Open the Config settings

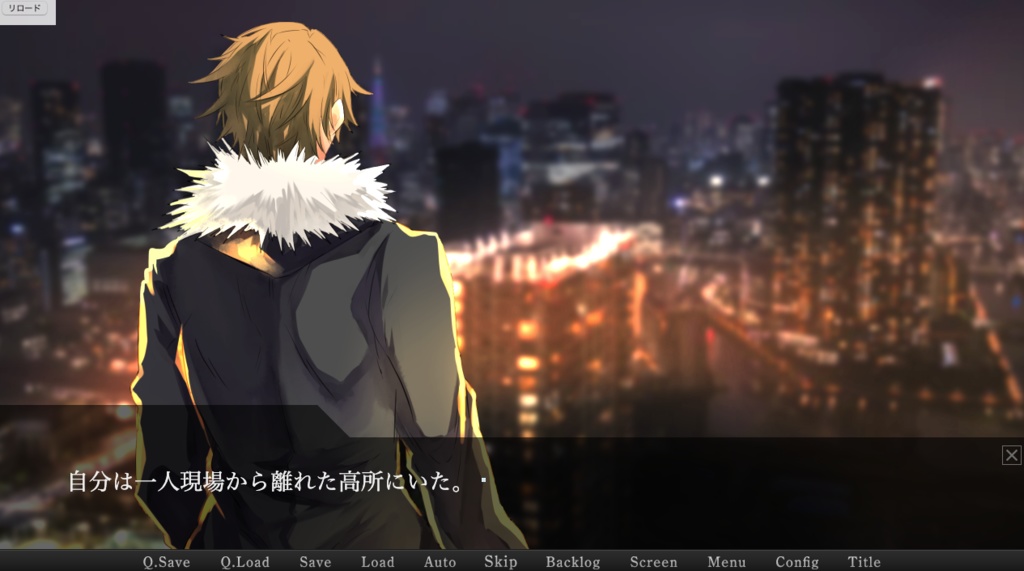coord(797,562)
